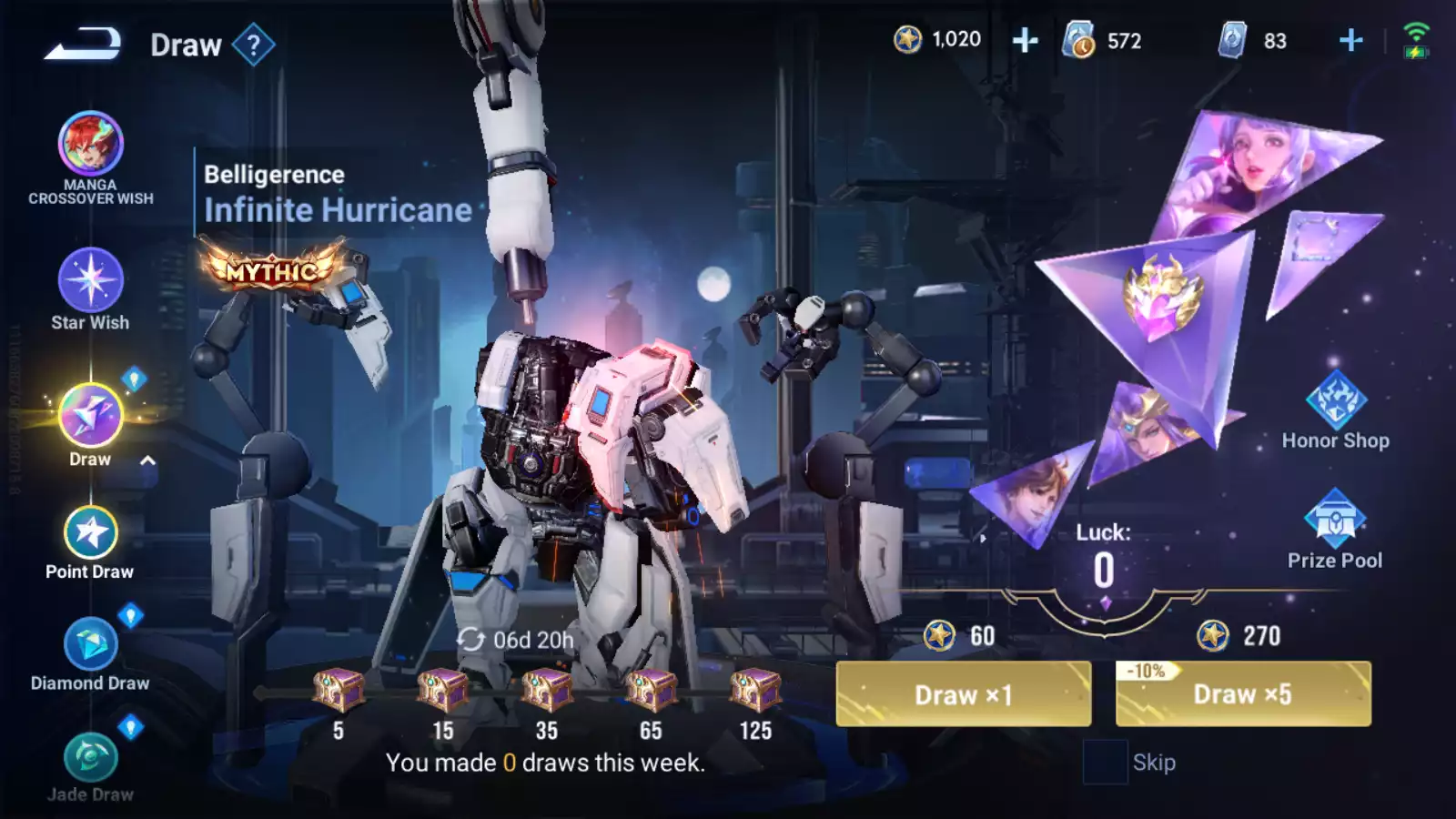Inspect the 65-draw treasure chest
Image resolution: width=1456 pixels, height=819 pixels.
[651, 691]
